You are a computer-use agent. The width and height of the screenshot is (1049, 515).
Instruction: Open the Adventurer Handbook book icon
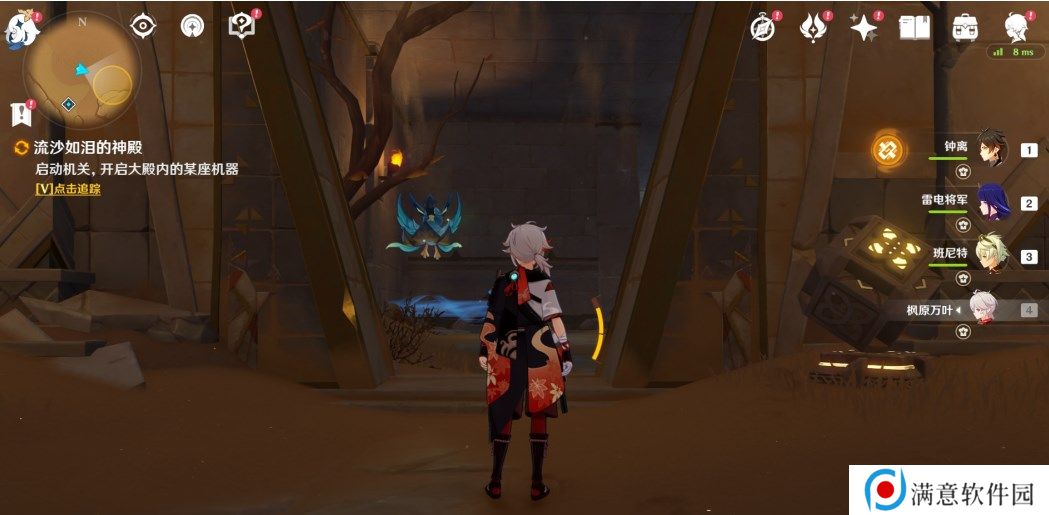[914, 27]
